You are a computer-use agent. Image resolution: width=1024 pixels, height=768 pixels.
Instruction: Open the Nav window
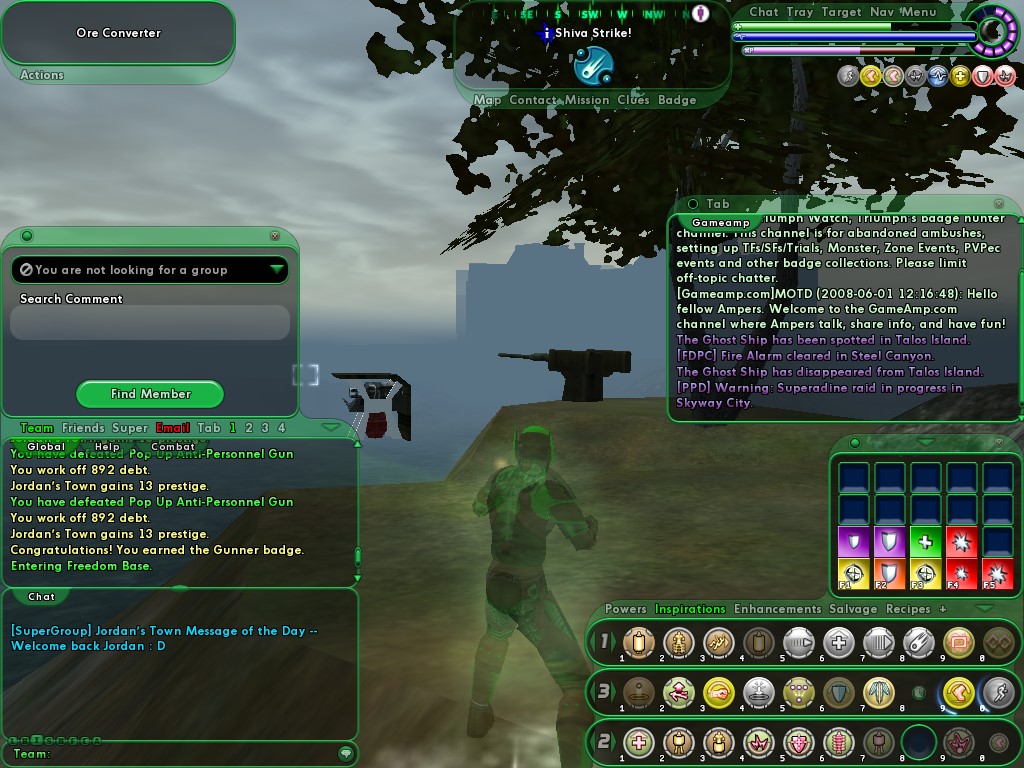pos(882,12)
